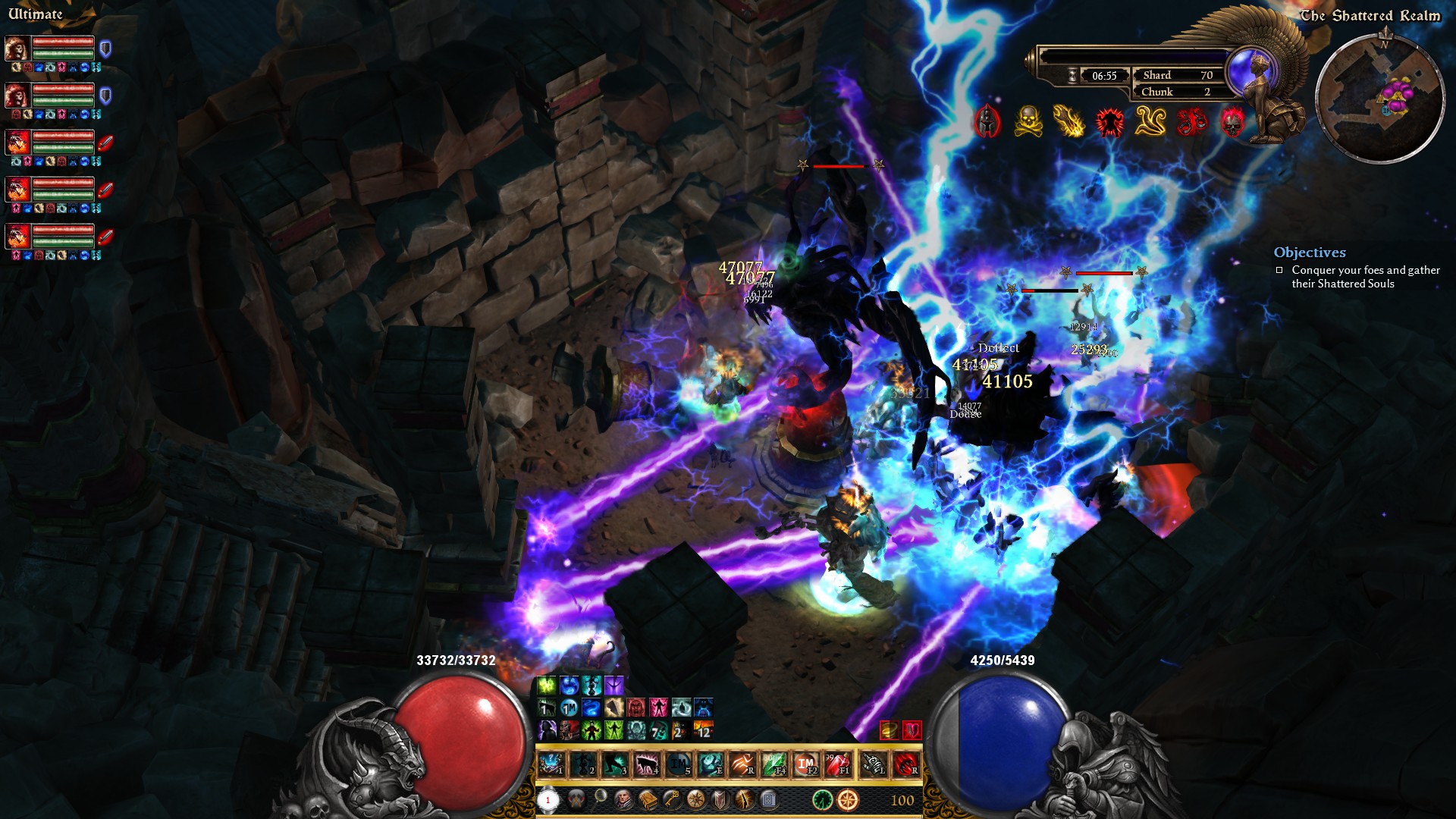
Task: Use the red health potion slot
Action: pos(838,764)
